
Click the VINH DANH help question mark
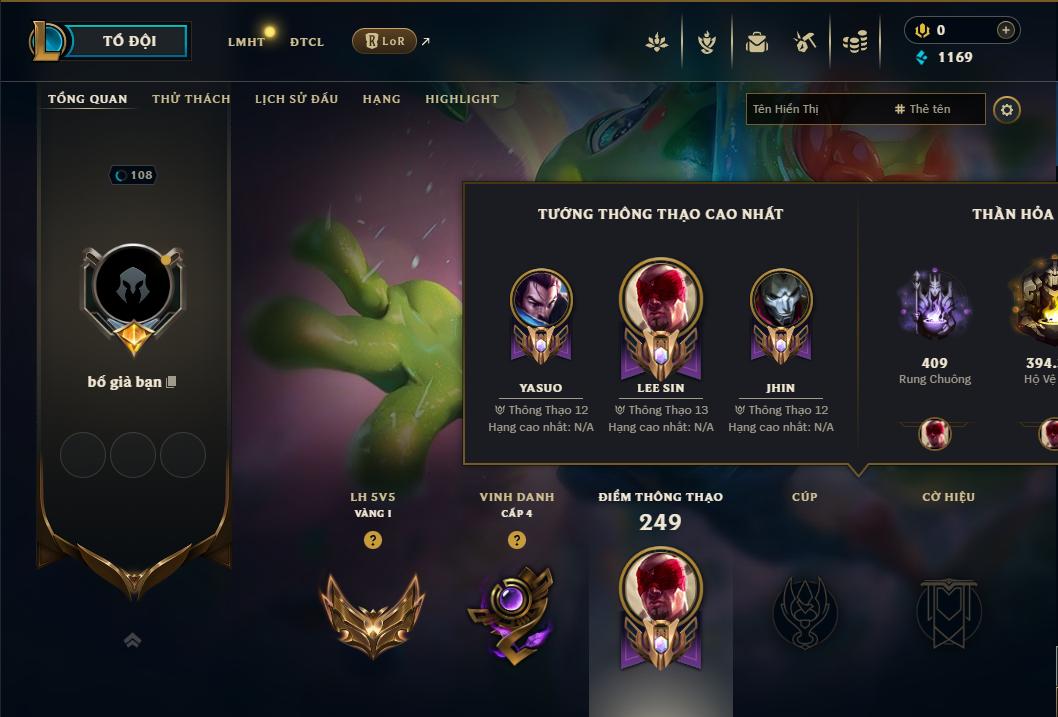pyautogui.click(x=517, y=540)
